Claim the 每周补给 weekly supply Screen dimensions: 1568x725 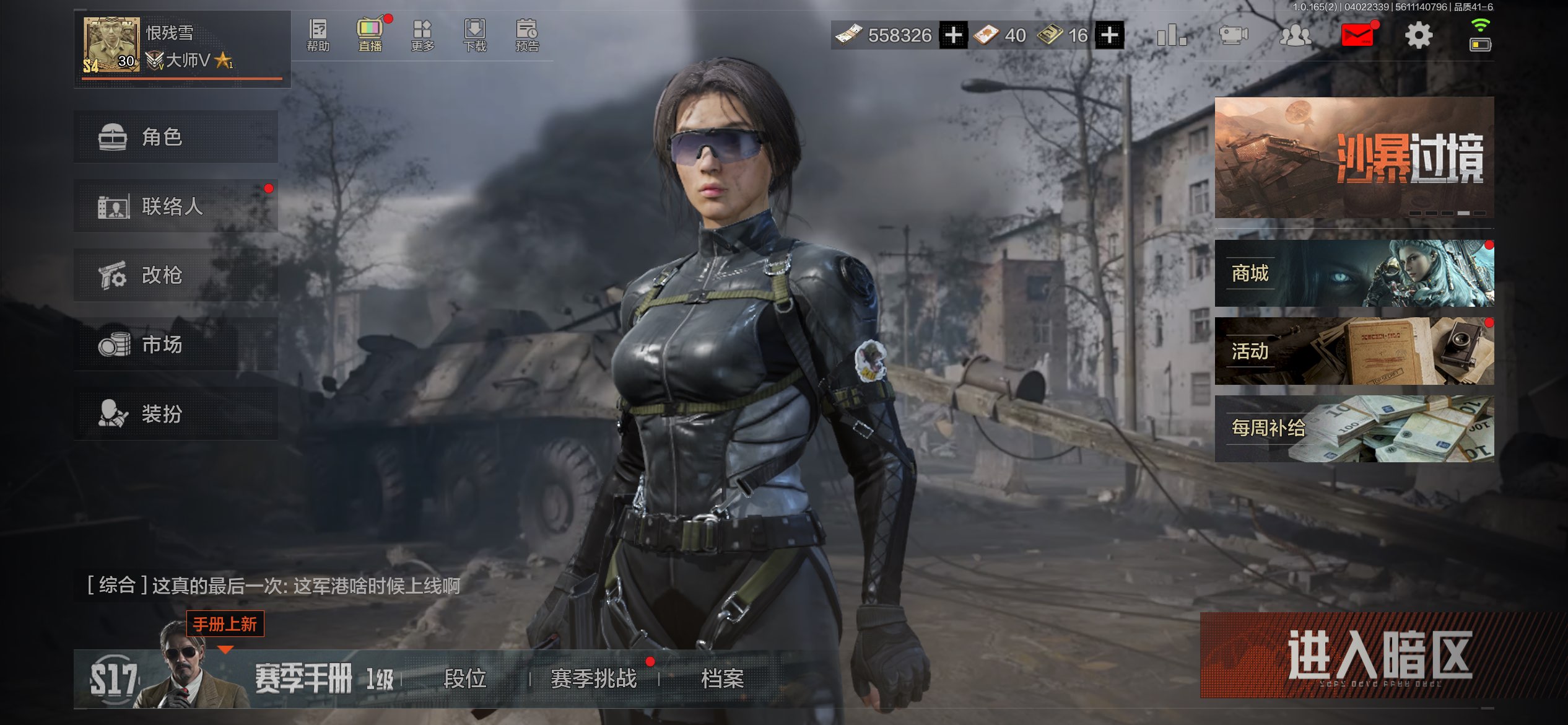point(1354,429)
